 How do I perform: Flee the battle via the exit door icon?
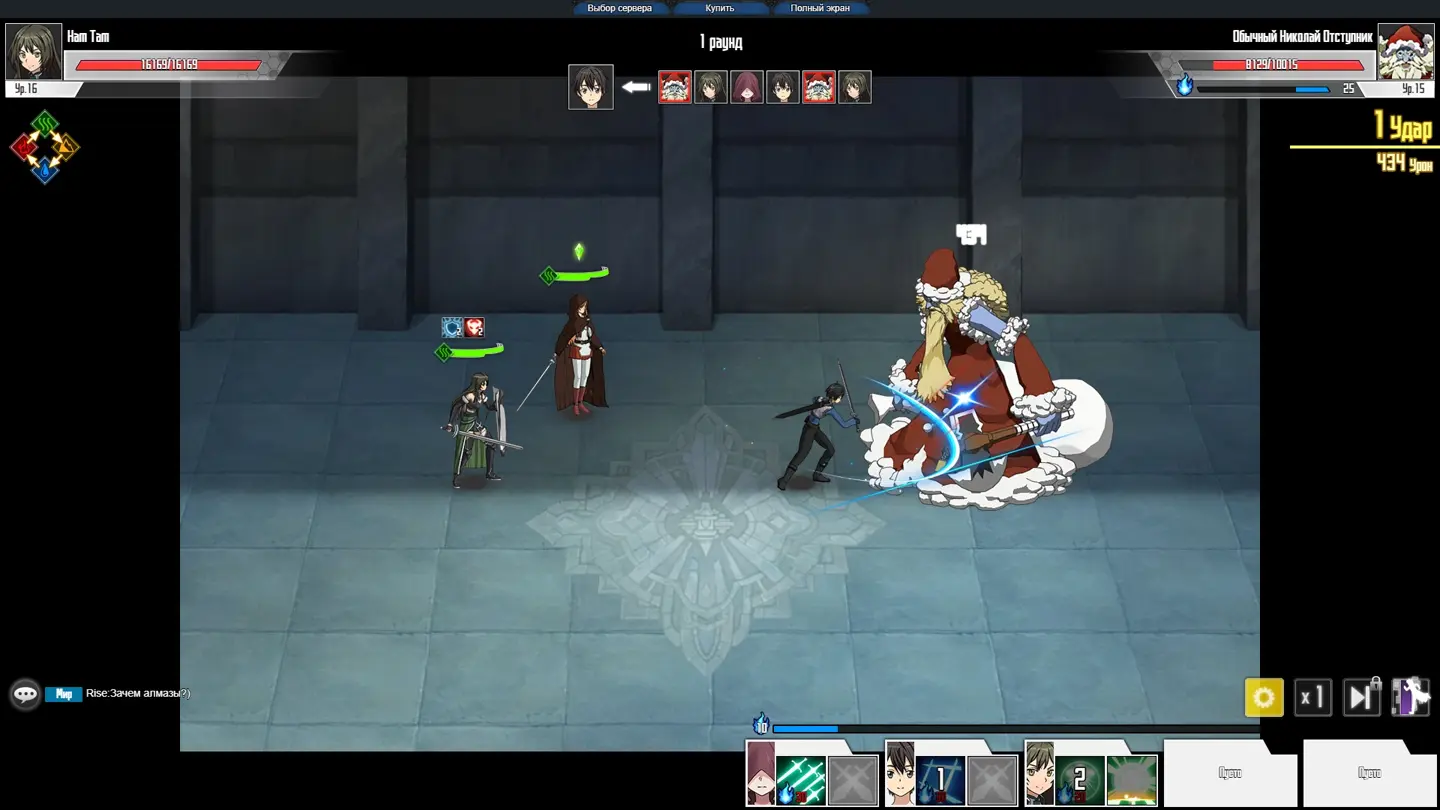(x=1410, y=697)
